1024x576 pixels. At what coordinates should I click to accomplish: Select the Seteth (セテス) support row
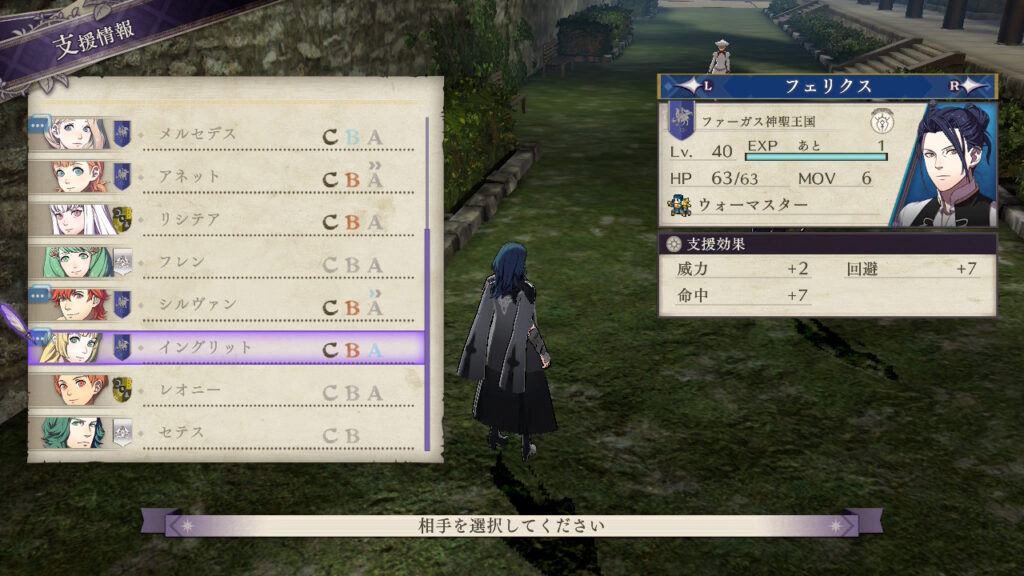[228, 434]
